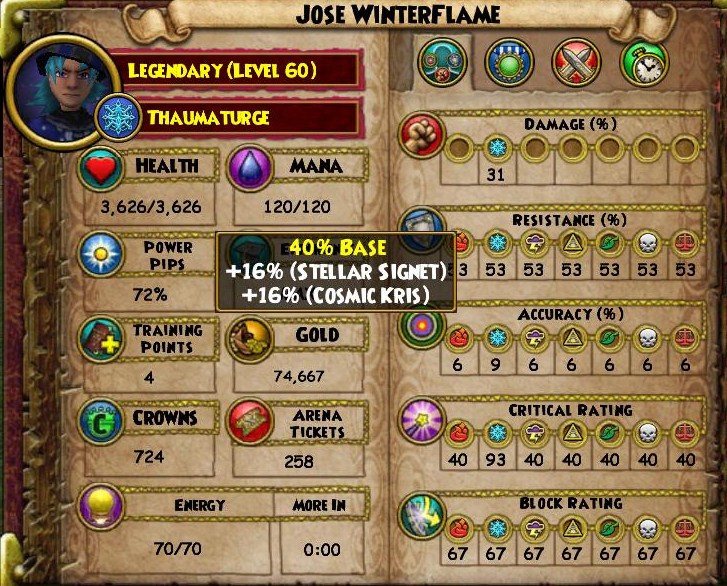Image resolution: width=727 pixels, height=586 pixels.
Task: Click the Energy light bulb icon
Action: pos(102,506)
